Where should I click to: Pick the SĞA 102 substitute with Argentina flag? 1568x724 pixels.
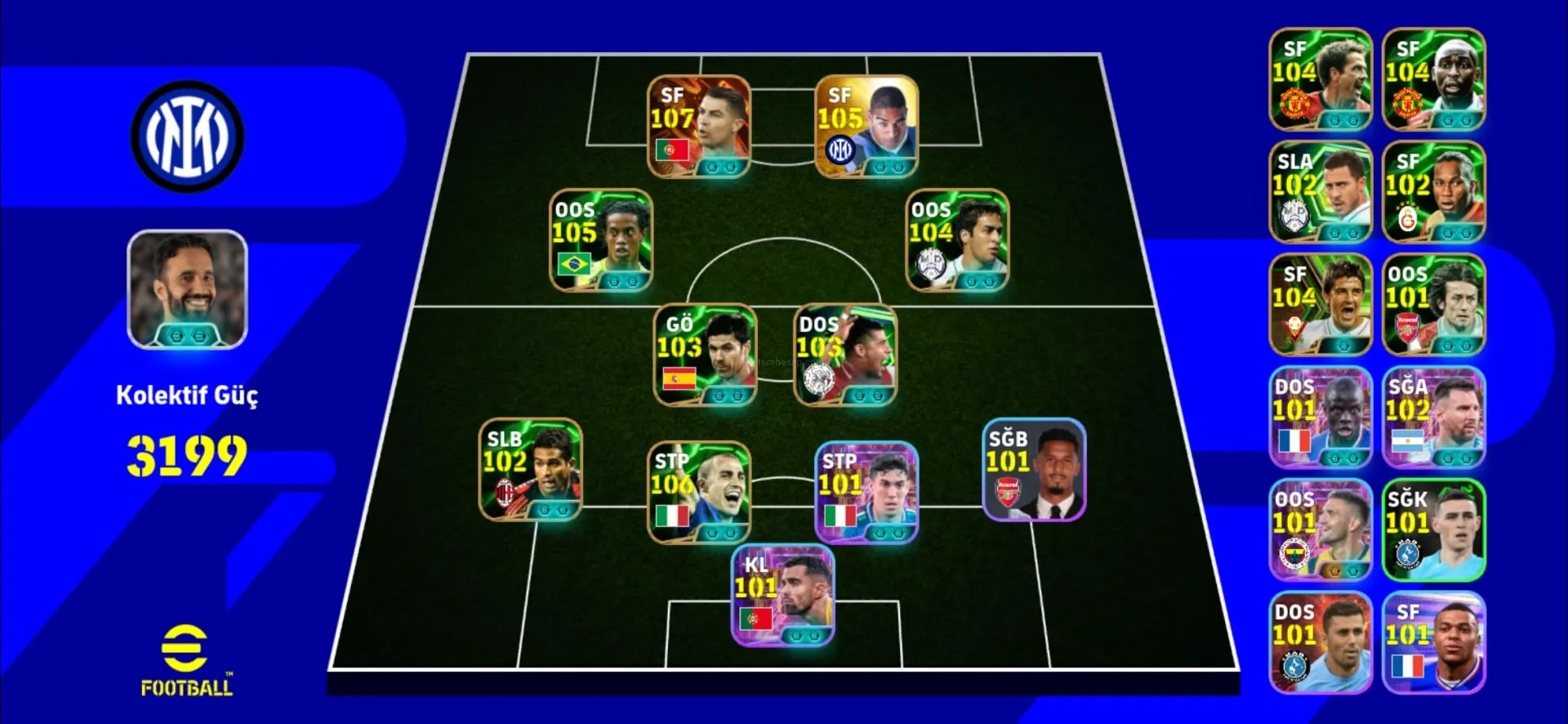(1433, 418)
